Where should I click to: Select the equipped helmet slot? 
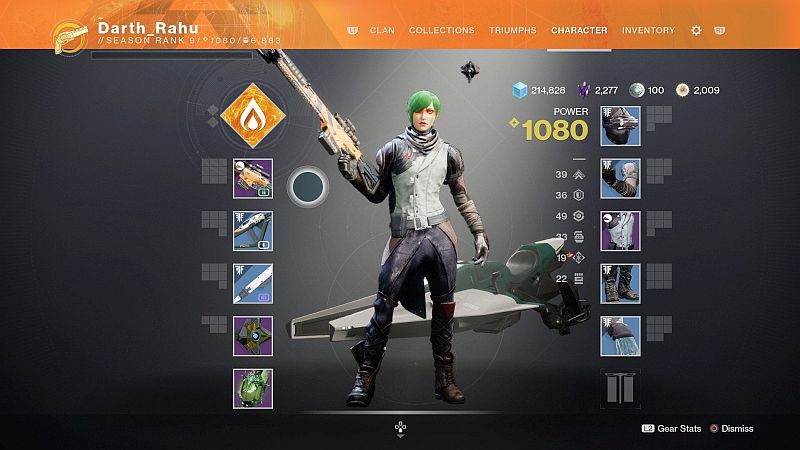click(x=620, y=126)
